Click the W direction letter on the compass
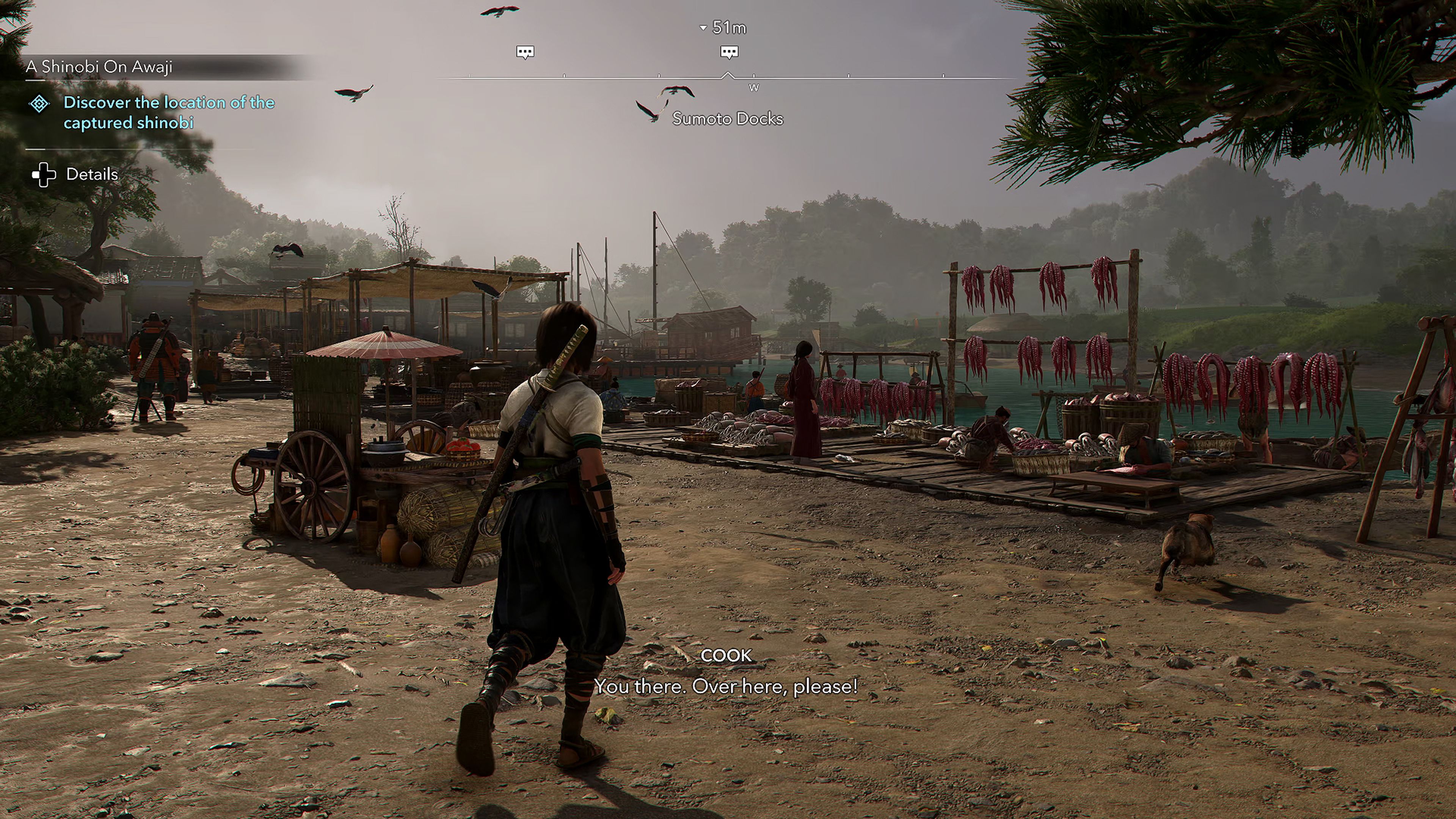The width and height of the screenshot is (1456, 819). [754, 88]
